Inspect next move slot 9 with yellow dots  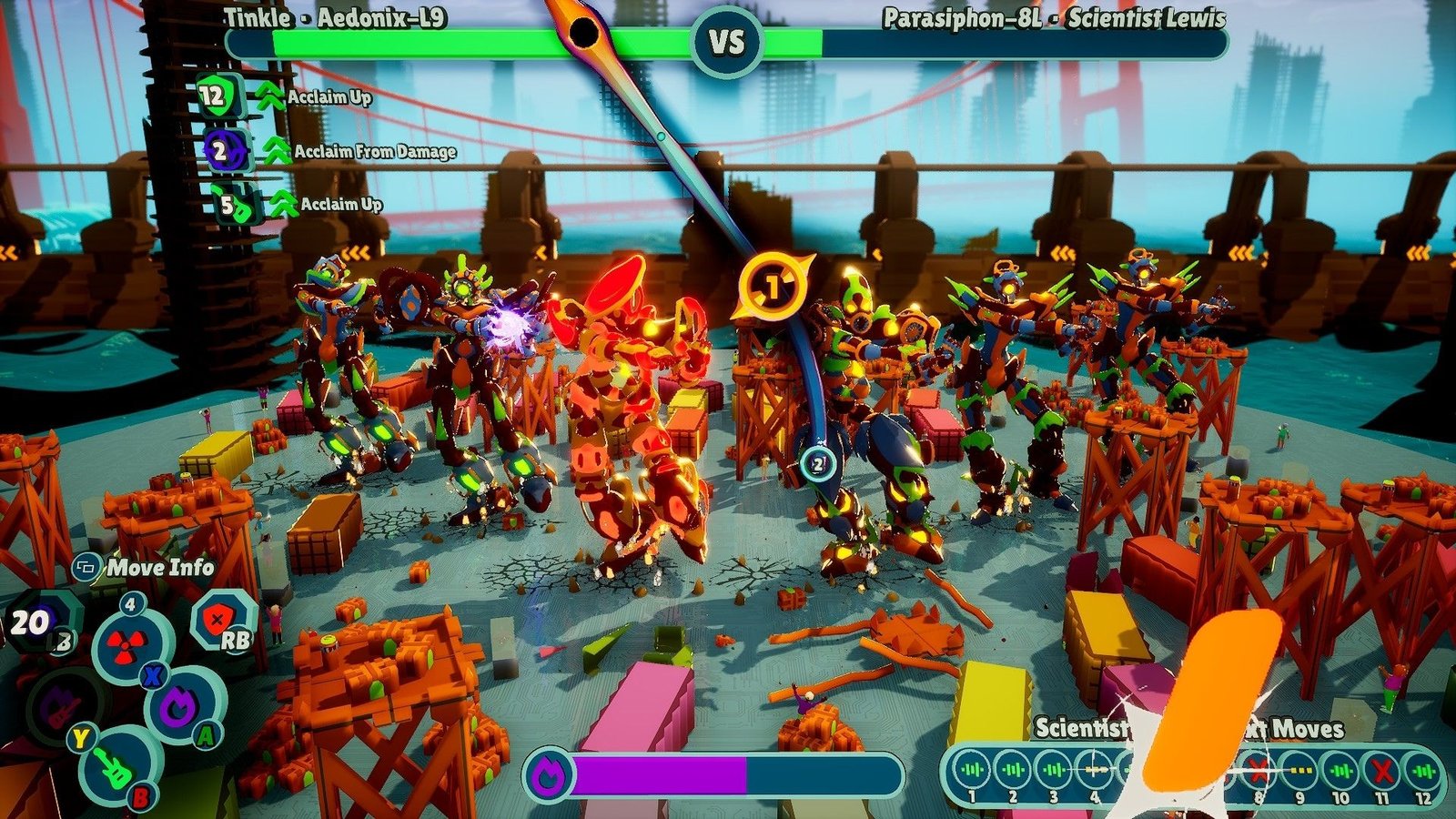click(x=1299, y=771)
